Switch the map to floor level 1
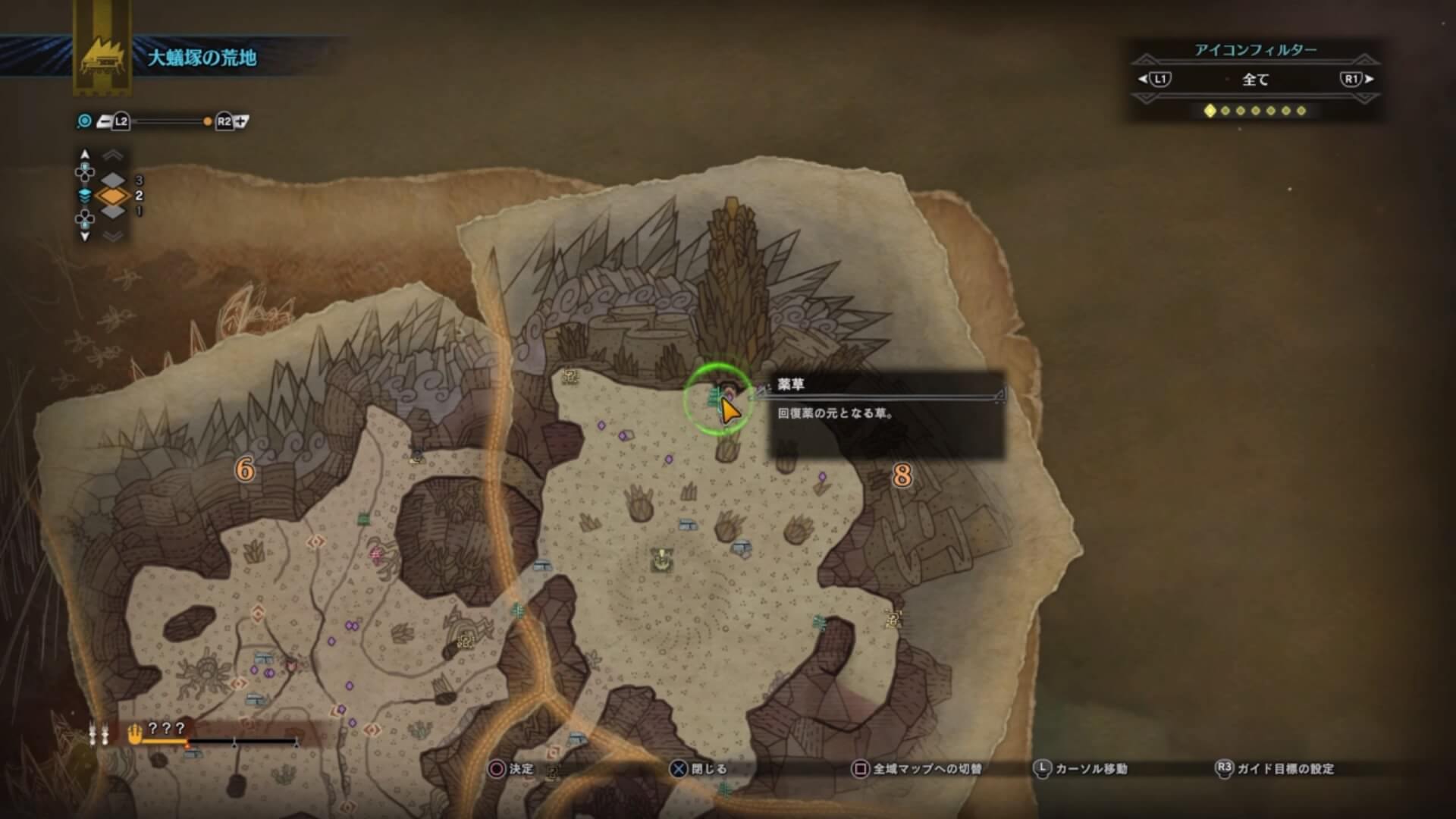This screenshot has height=819, width=1456. tap(113, 212)
